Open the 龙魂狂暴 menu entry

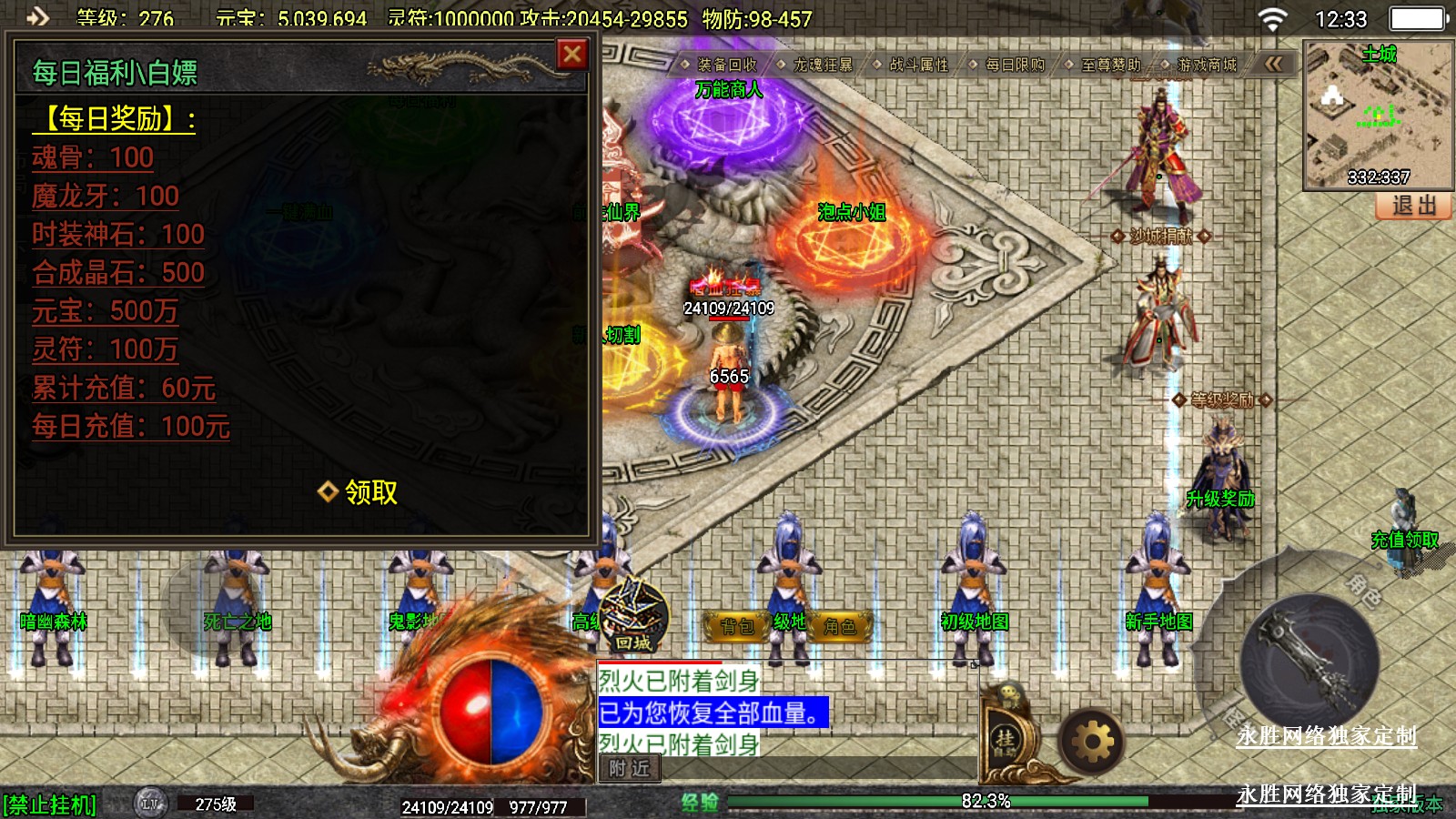pyautogui.click(x=823, y=65)
